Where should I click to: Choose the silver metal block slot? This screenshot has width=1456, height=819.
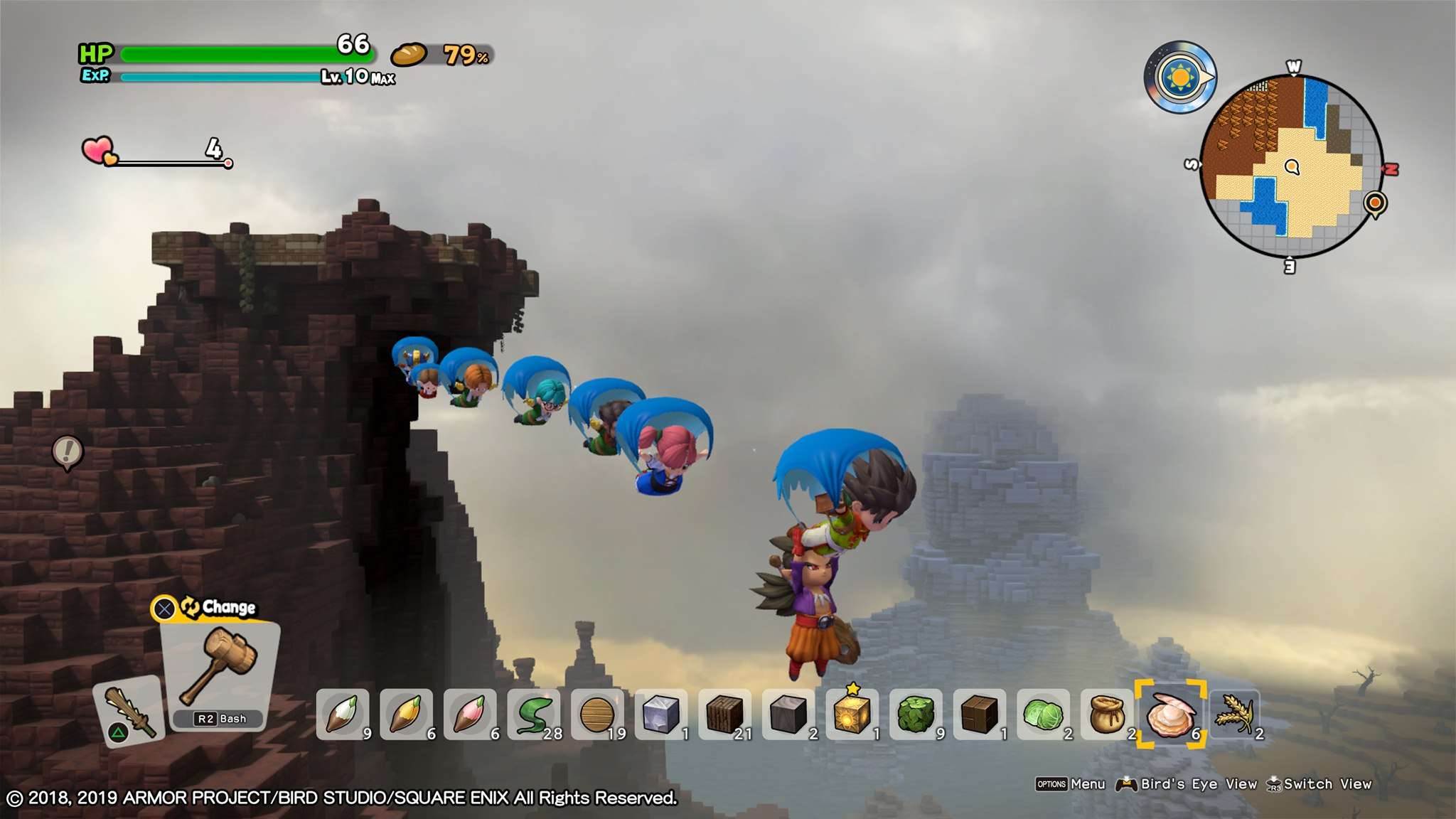[x=661, y=714]
